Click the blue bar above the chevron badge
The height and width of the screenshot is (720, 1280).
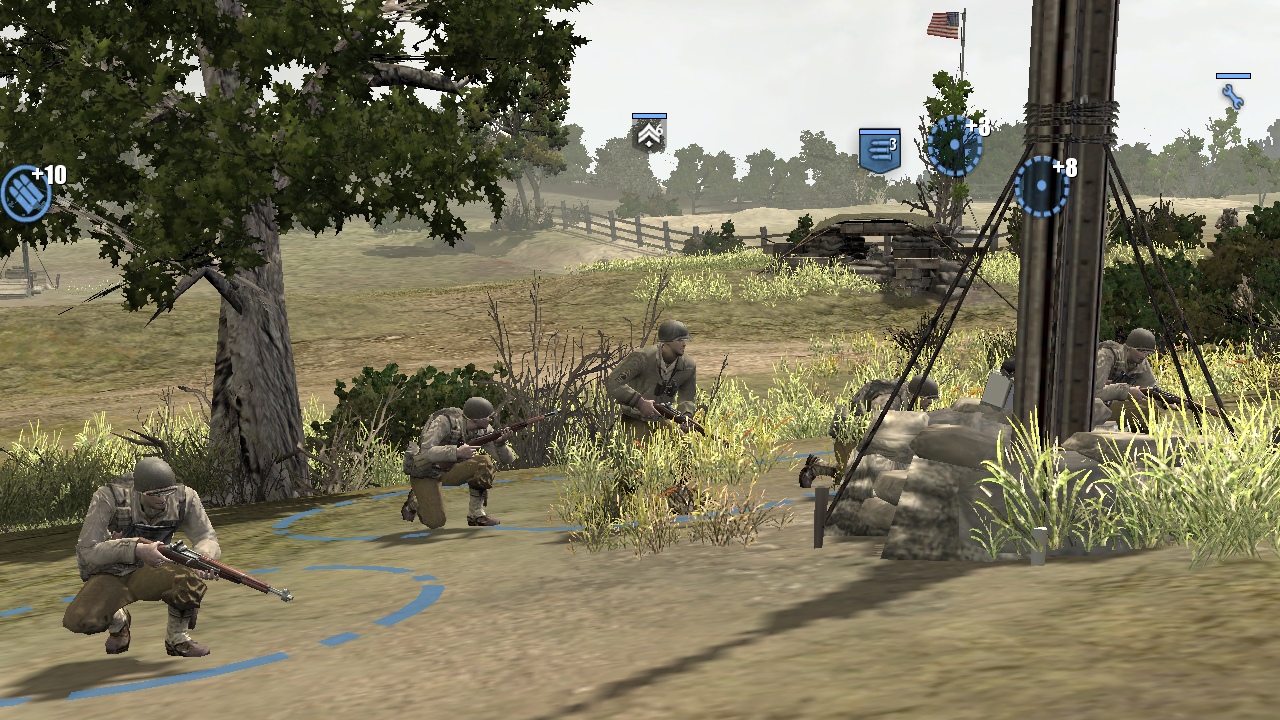pyautogui.click(x=648, y=118)
